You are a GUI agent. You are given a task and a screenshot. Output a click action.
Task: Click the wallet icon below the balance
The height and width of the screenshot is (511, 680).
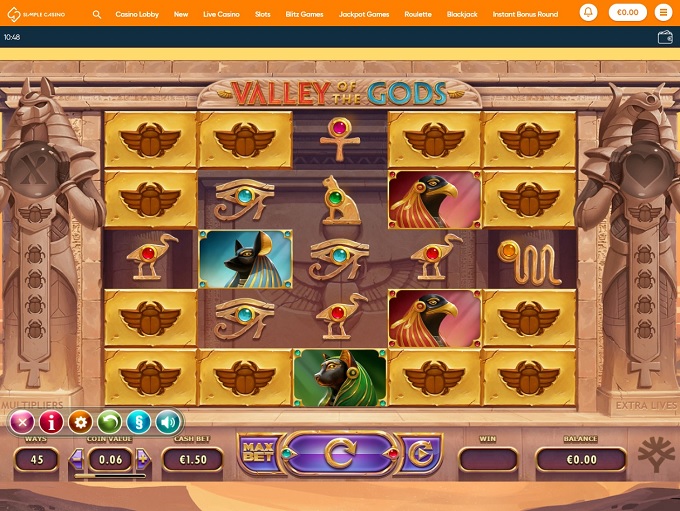[x=665, y=37]
